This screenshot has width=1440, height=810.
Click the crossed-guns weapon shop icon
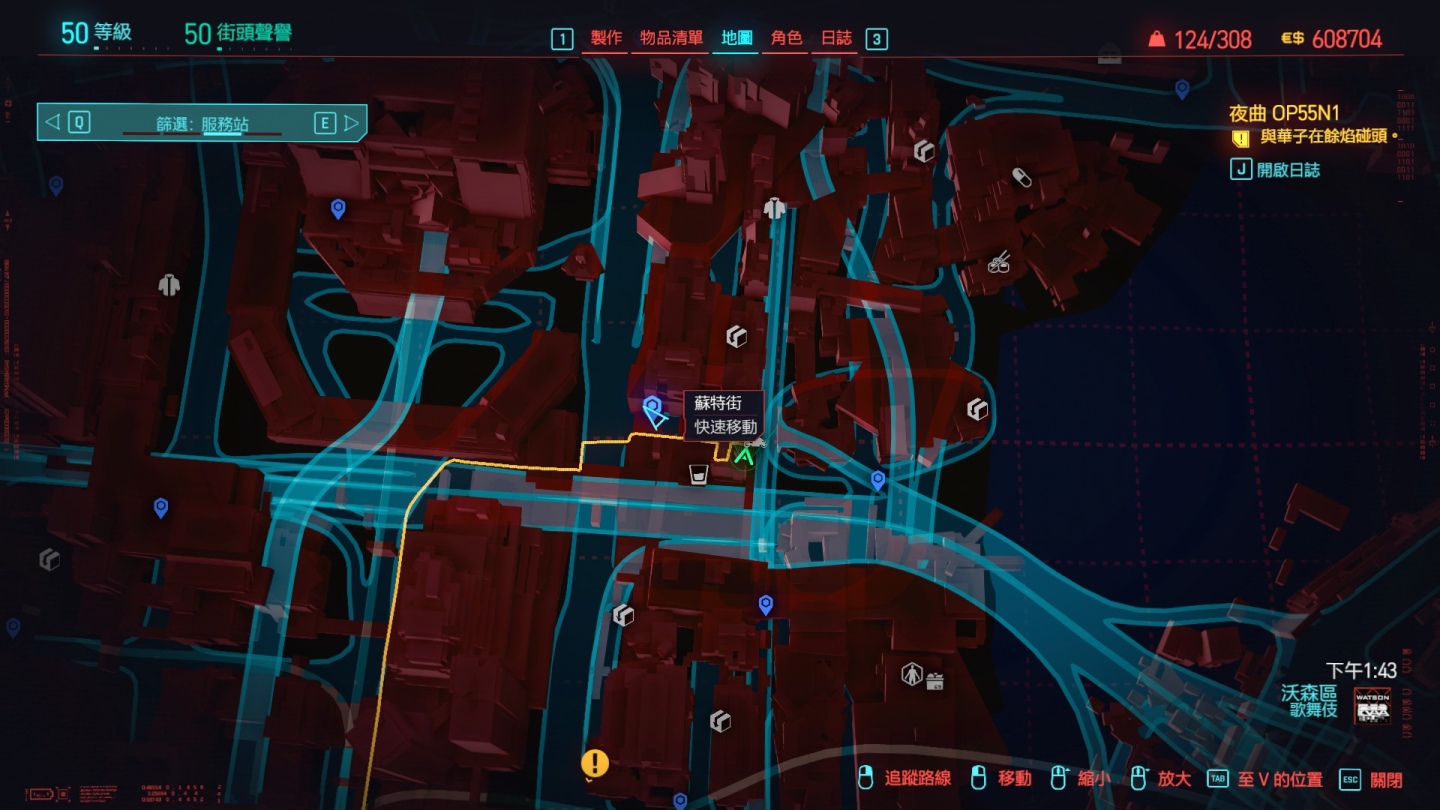999,263
